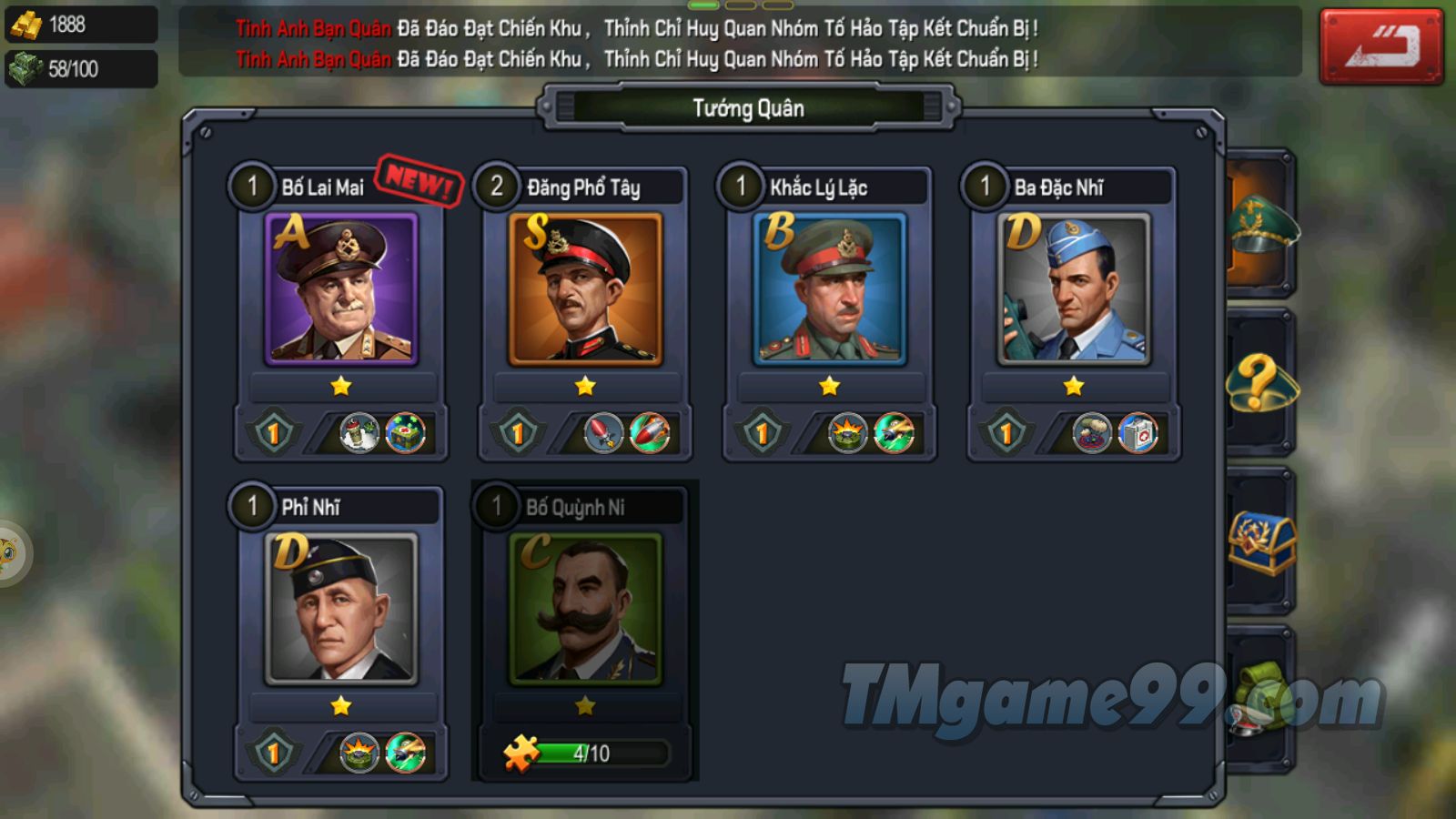Choose the Đăng Phổ Tây S-rank general
Viewport: 1456px width, 819px height.
coord(585,289)
